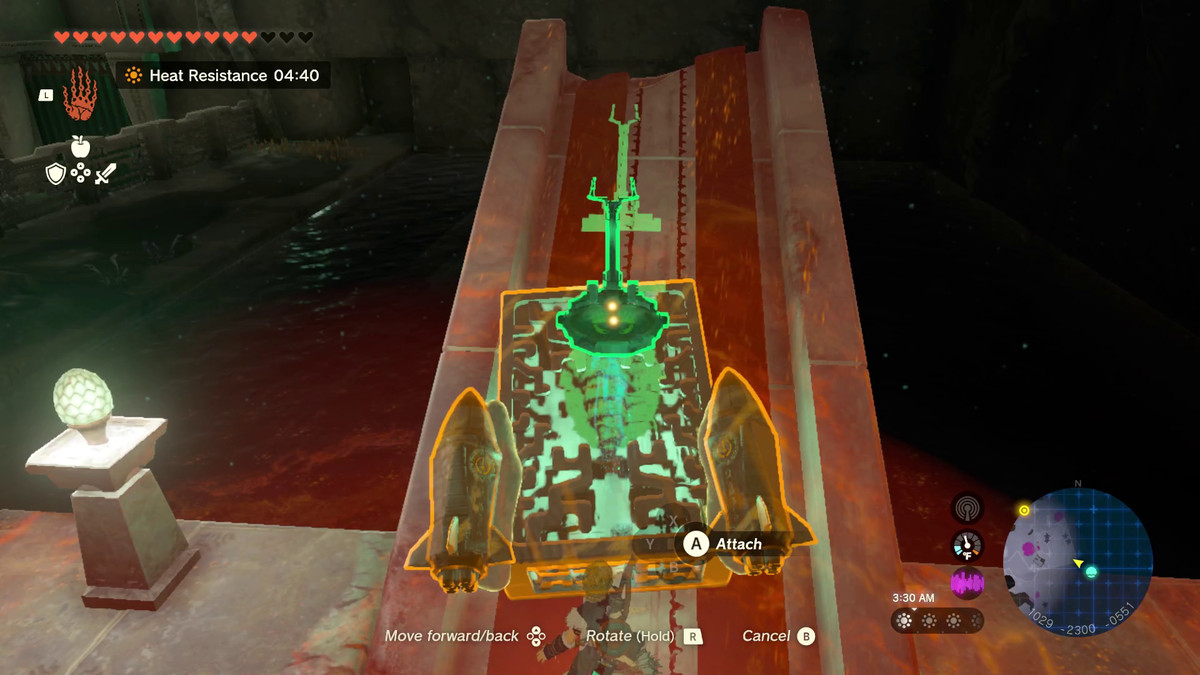Select the sensor signal icon
The height and width of the screenshot is (675, 1200).
tap(967, 508)
